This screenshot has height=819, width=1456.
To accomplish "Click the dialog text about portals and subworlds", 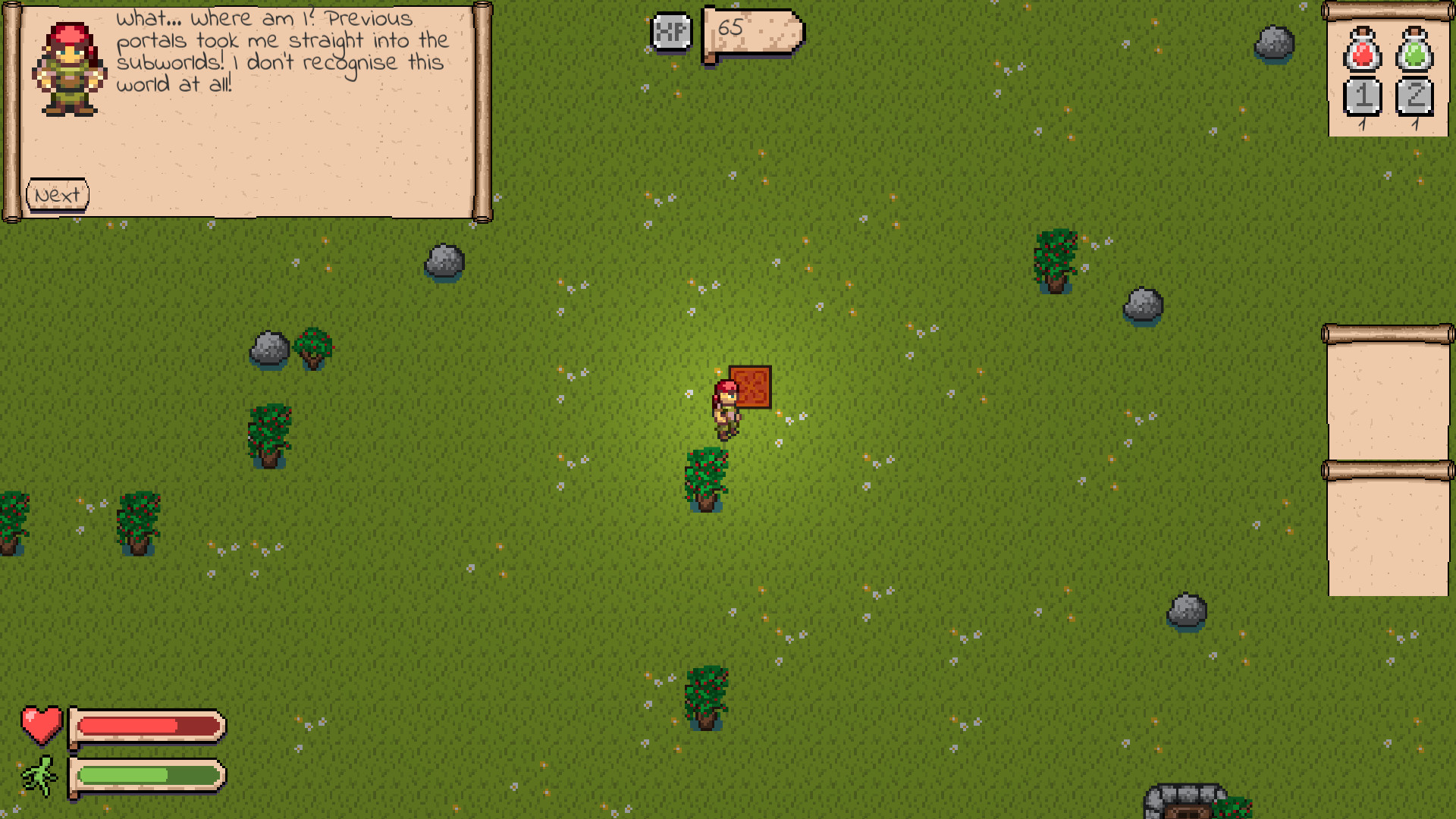I will click(281, 53).
